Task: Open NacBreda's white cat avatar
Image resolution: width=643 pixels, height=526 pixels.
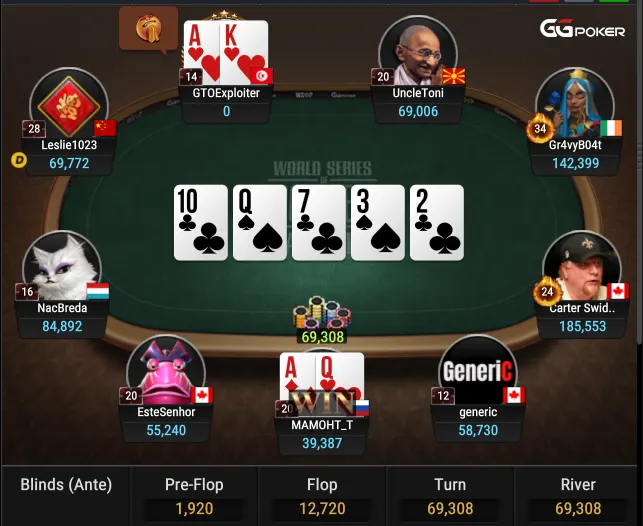Action: (62, 267)
